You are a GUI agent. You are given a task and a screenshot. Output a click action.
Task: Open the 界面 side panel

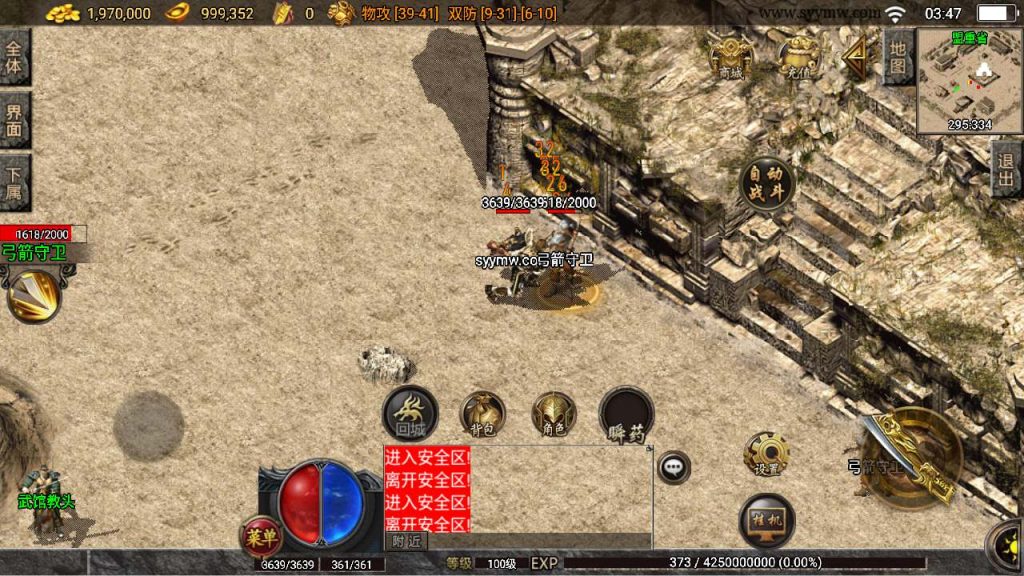pos(14,120)
